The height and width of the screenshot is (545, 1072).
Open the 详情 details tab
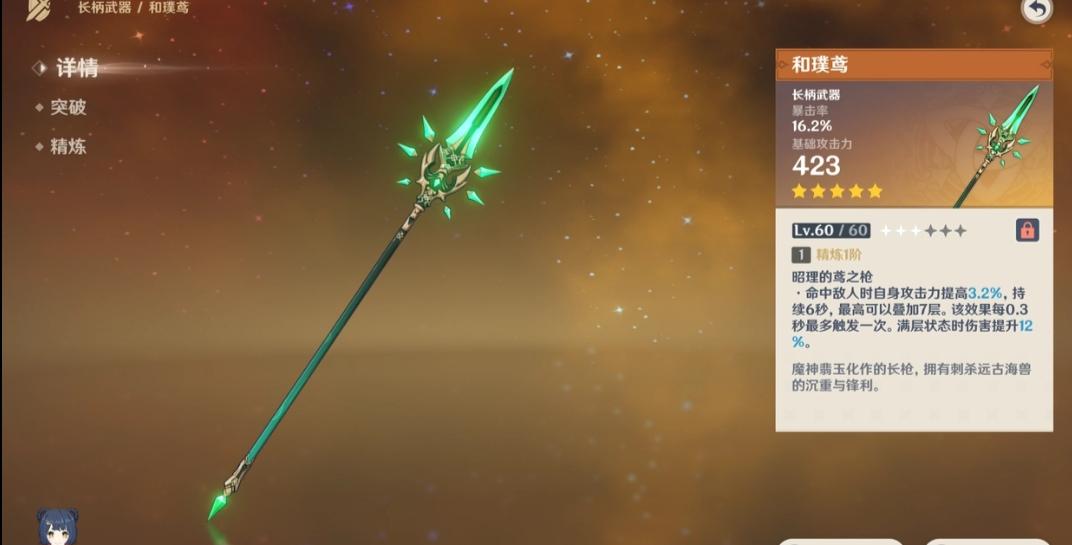tap(76, 68)
